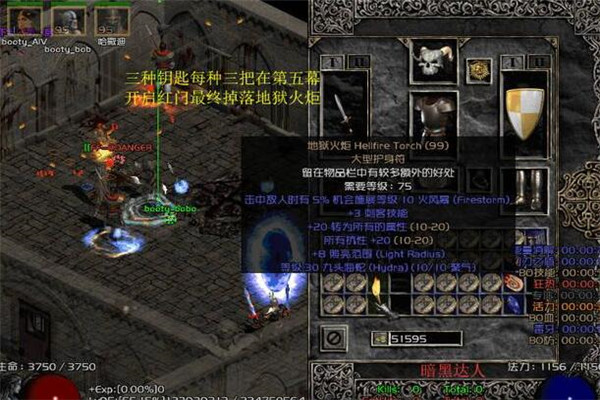Viewport: 600px width, 400px height.
Task: Select booty_bob party portrait
Action: (x=69, y=19)
